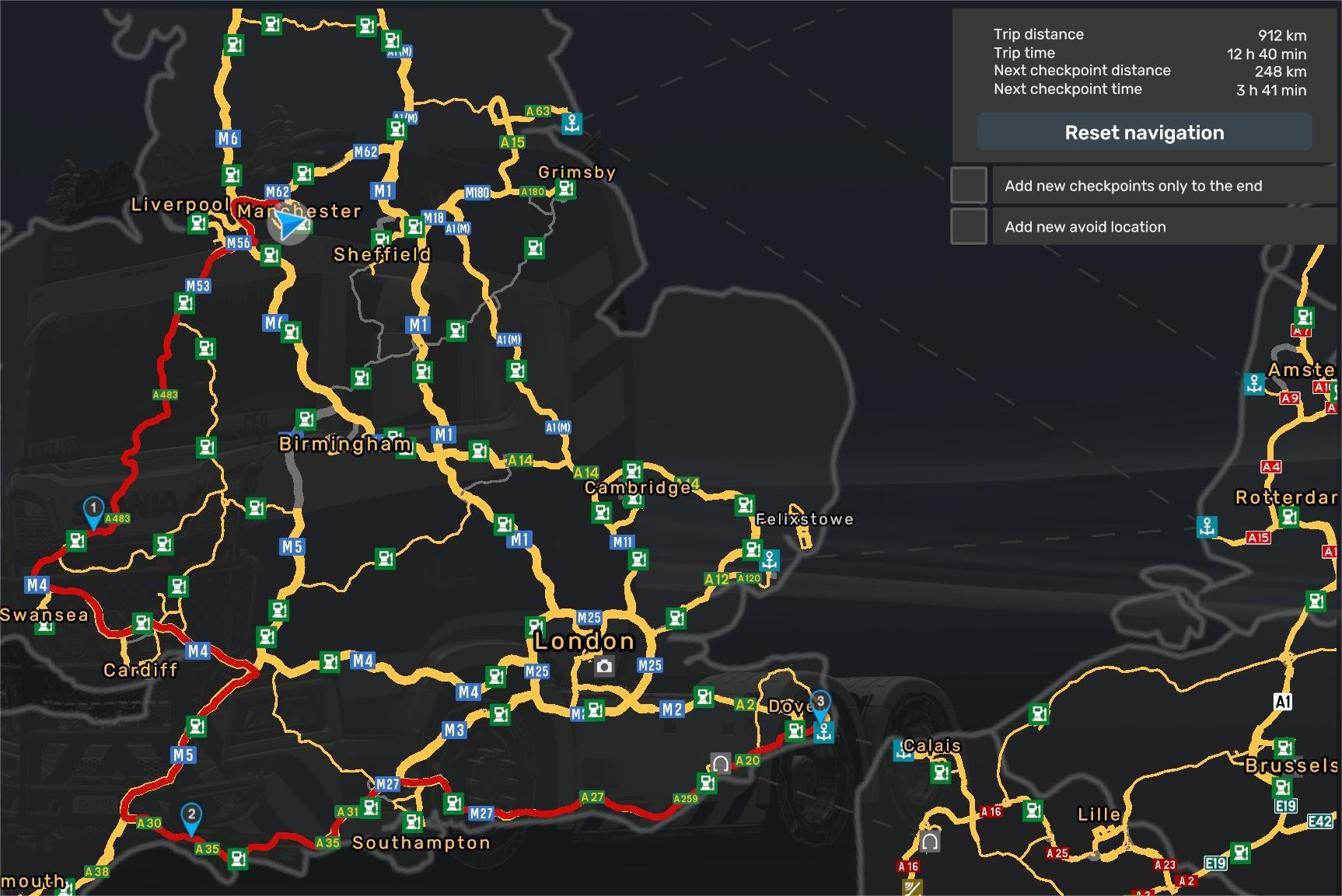The width and height of the screenshot is (1342, 896).
Task: Select the blue truck position arrow
Action: click(x=291, y=225)
